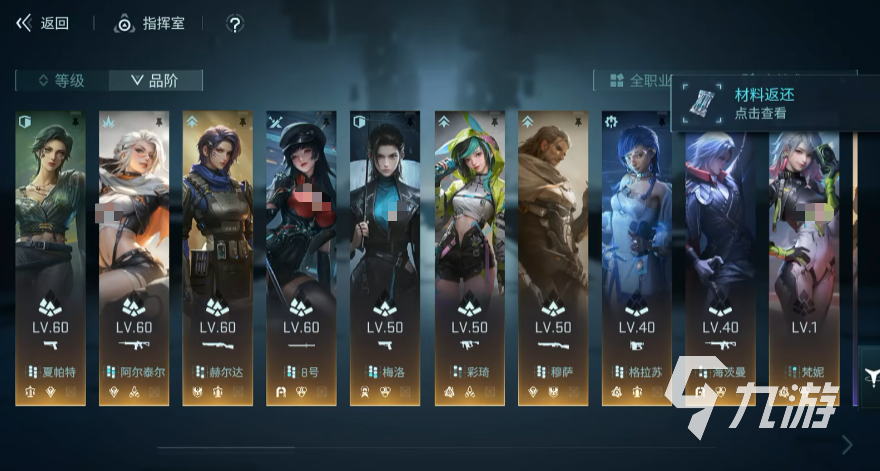The height and width of the screenshot is (471, 880).
Task: Select character card 阿尔泰尔
Action: (133, 258)
